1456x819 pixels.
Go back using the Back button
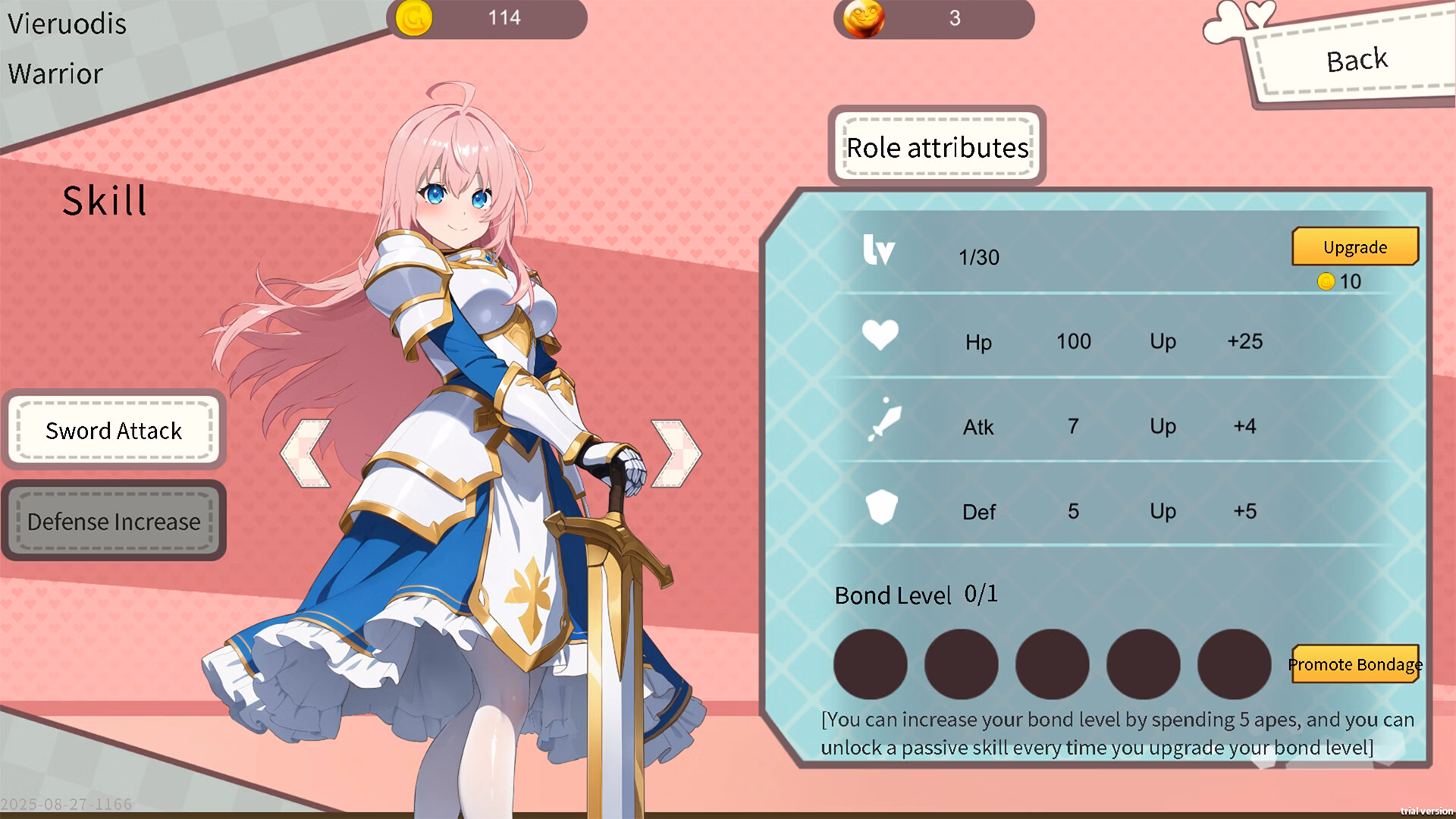click(x=1356, y=61)
